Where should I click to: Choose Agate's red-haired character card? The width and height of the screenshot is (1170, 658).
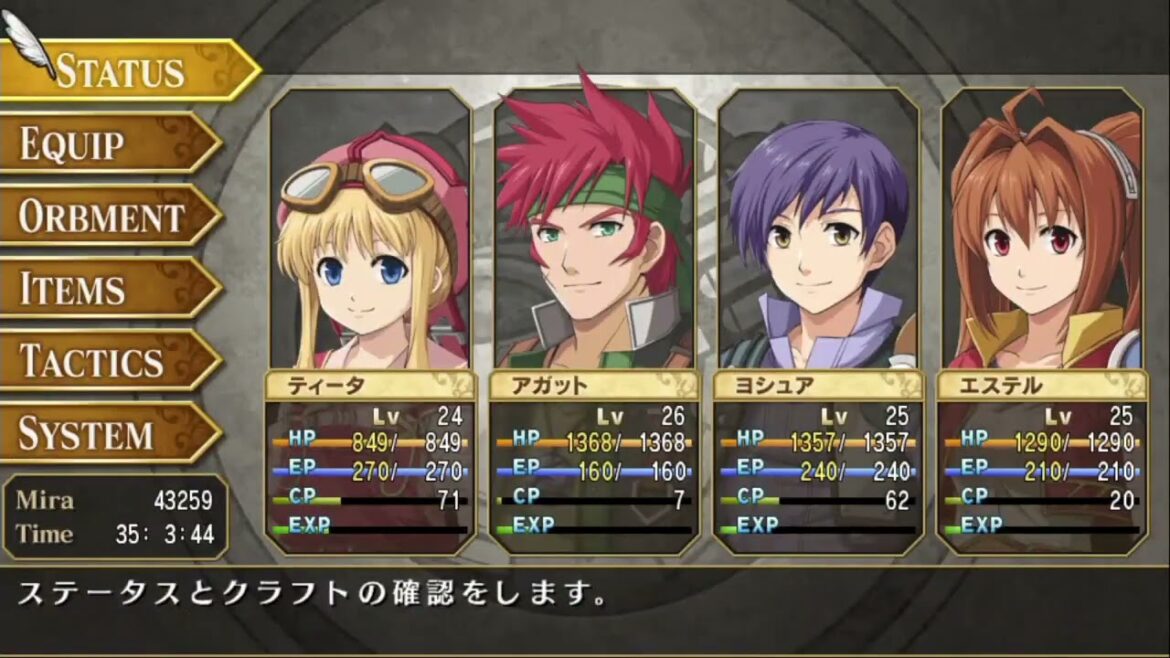point(594,320)
